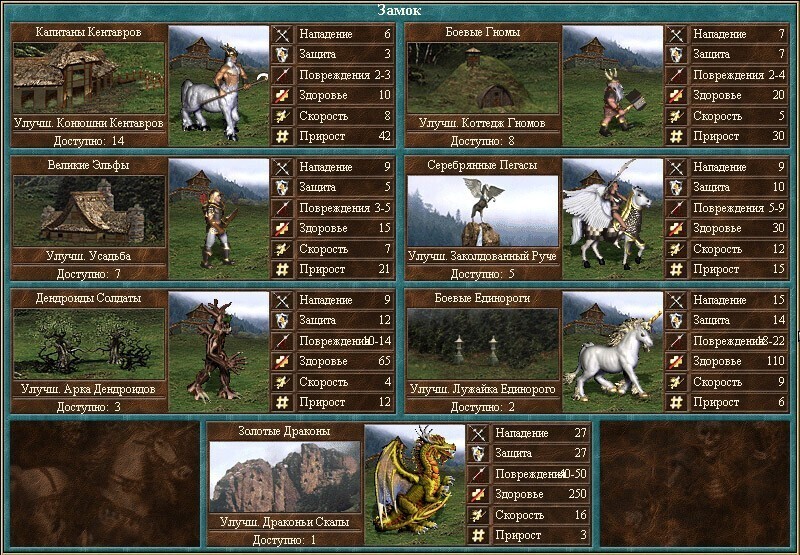Open the Dwarf Cottage dwelling picture
The image size is (800, 555).
click(x=482, y=78)
